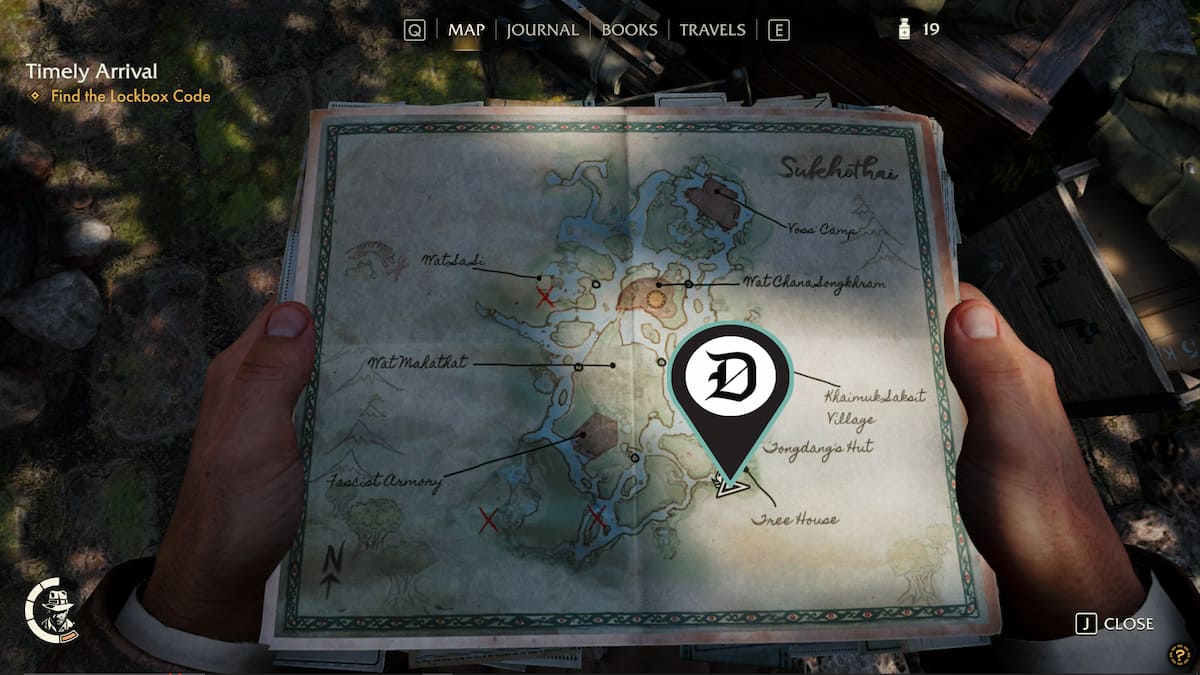Viewport: 1200px width, 675px height.
Task: Switch to the Books tab
Action: tap(629, 30)
